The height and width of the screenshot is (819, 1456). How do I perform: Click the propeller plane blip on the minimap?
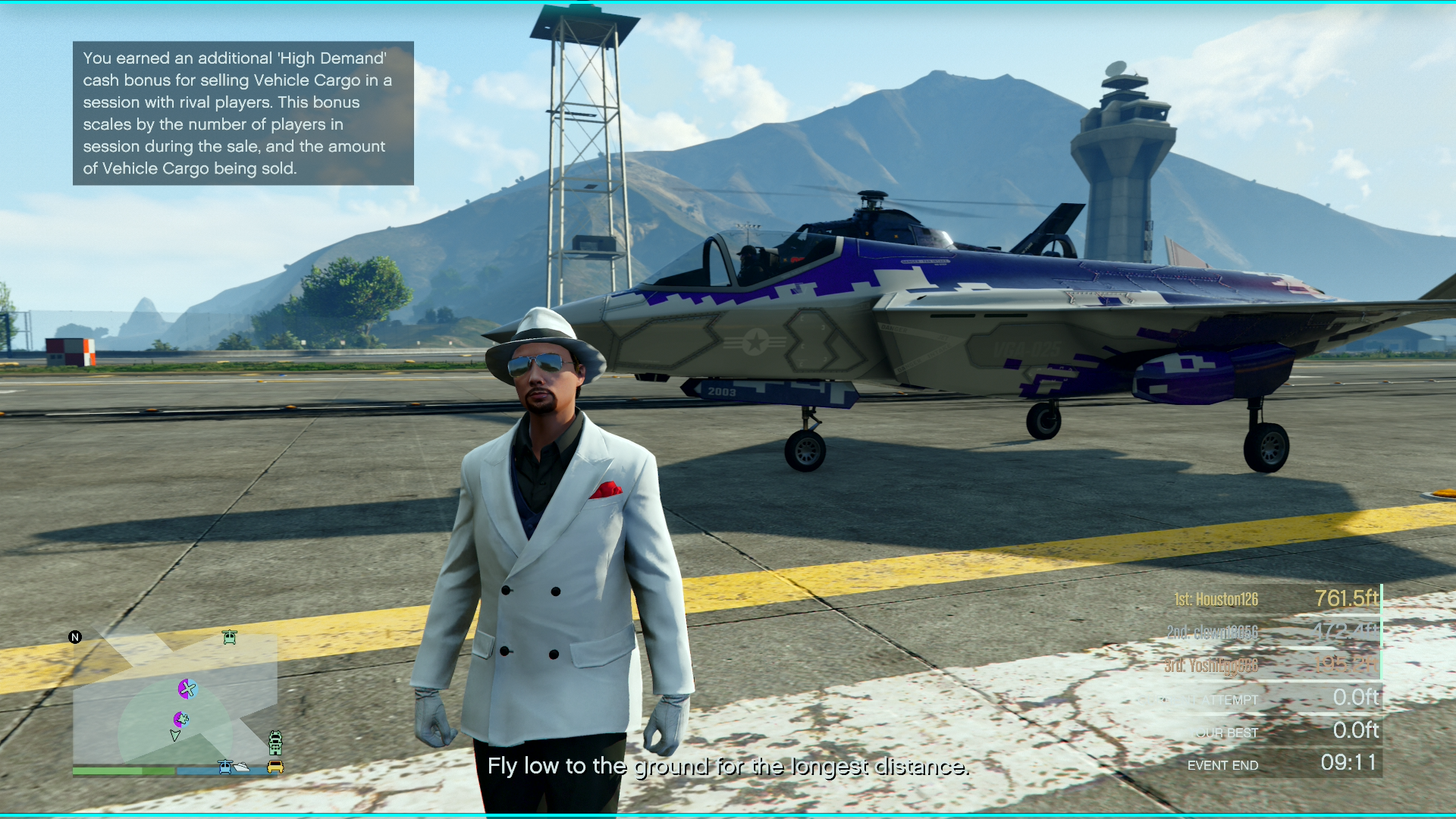coord(187,689)
